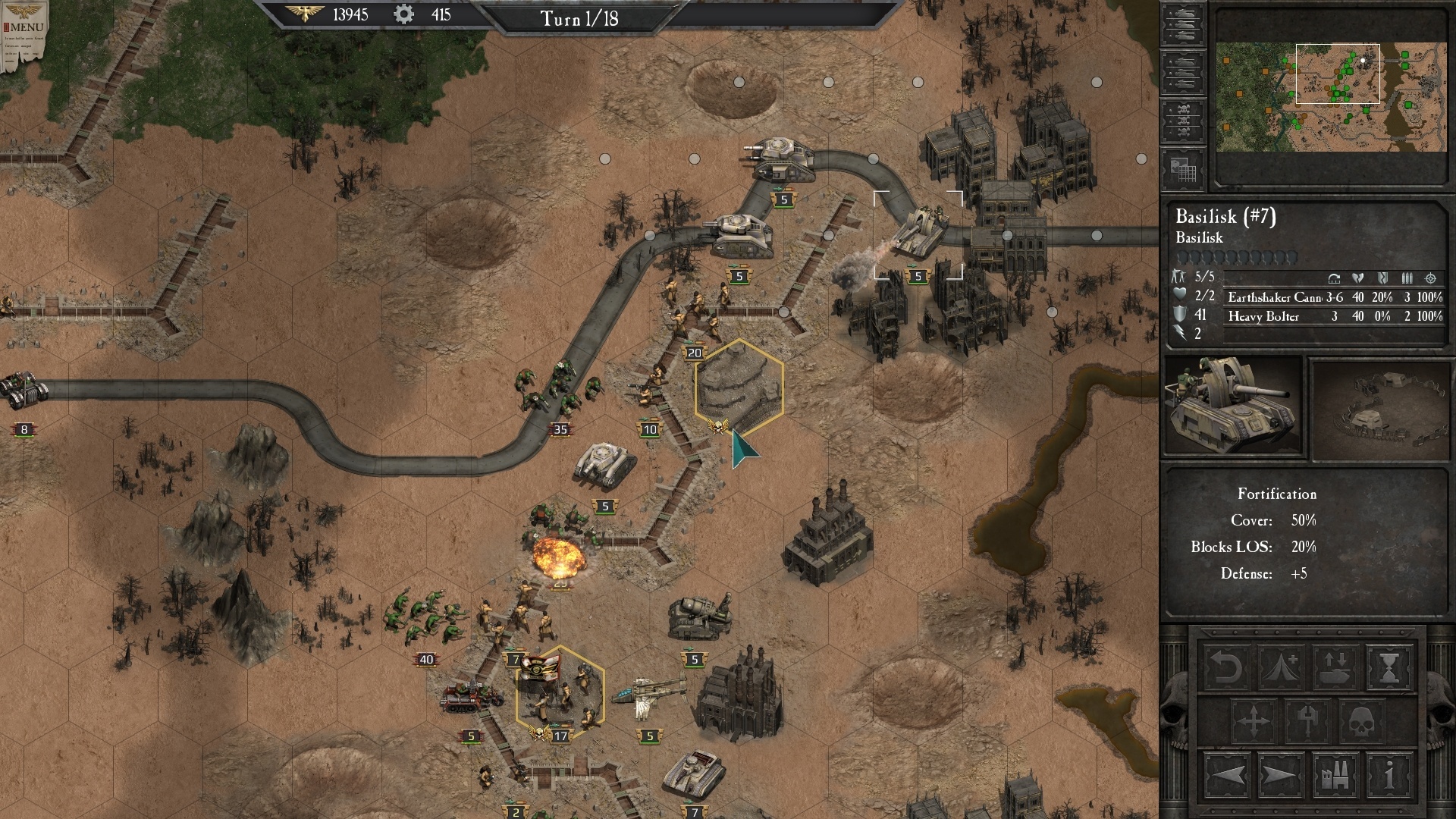Open the unit purchase screen via the factory icon
1456x819 pixels.
click(x=1335, y=775)
